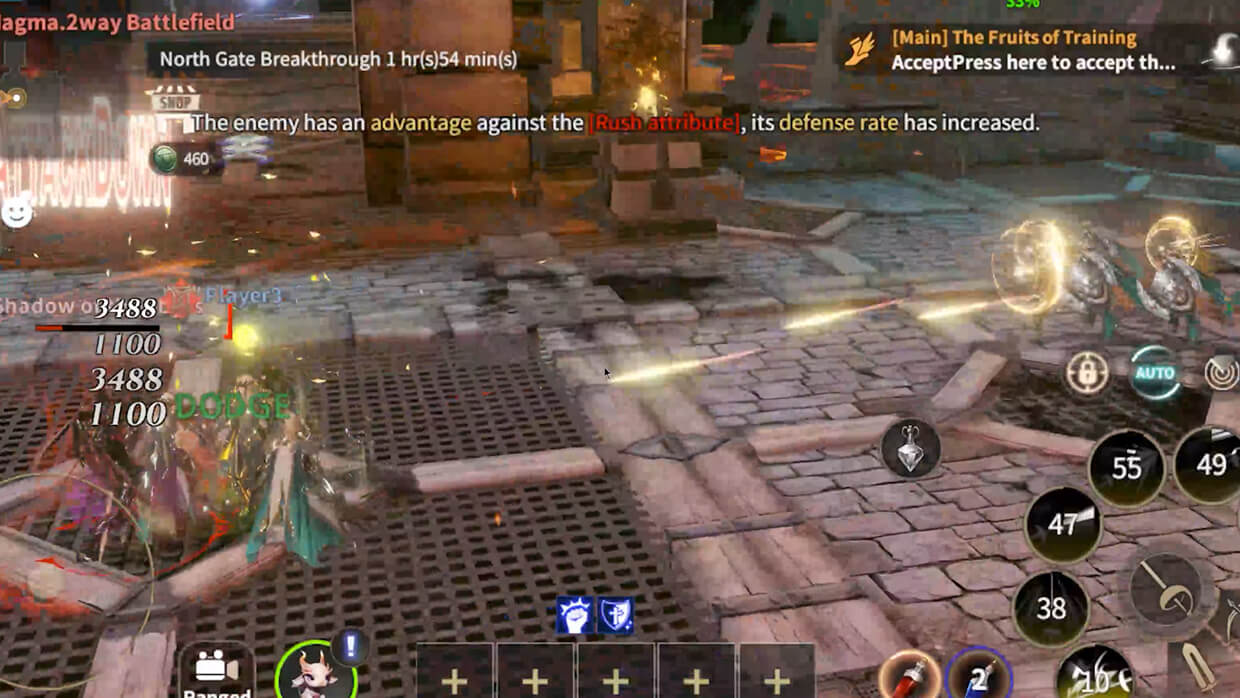Activate the skill showing 10 cooldown
1240x698 pixels.
tap(1097, 679)
